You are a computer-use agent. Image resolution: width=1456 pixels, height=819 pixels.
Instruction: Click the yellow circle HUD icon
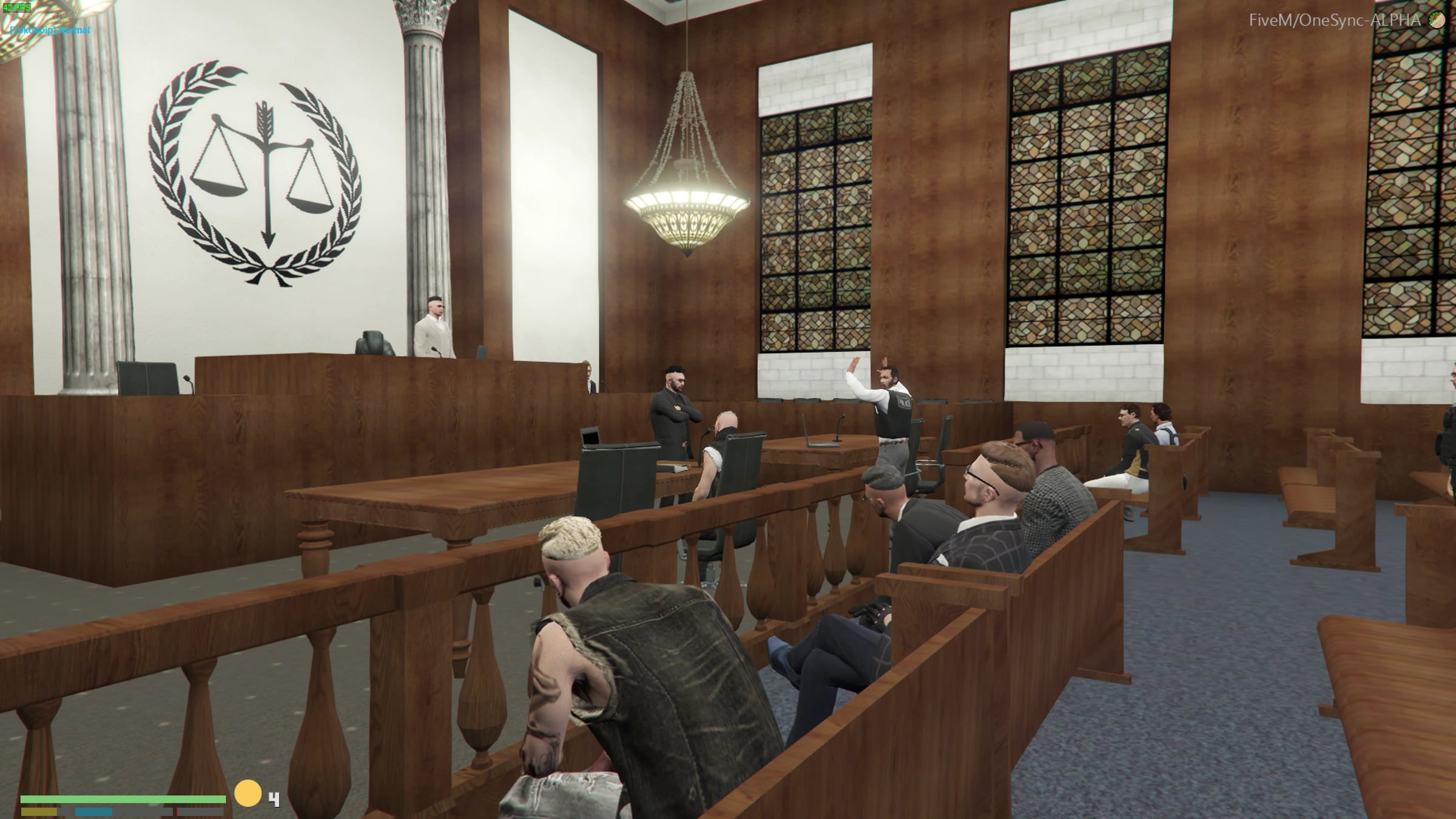tap(248, 794)
